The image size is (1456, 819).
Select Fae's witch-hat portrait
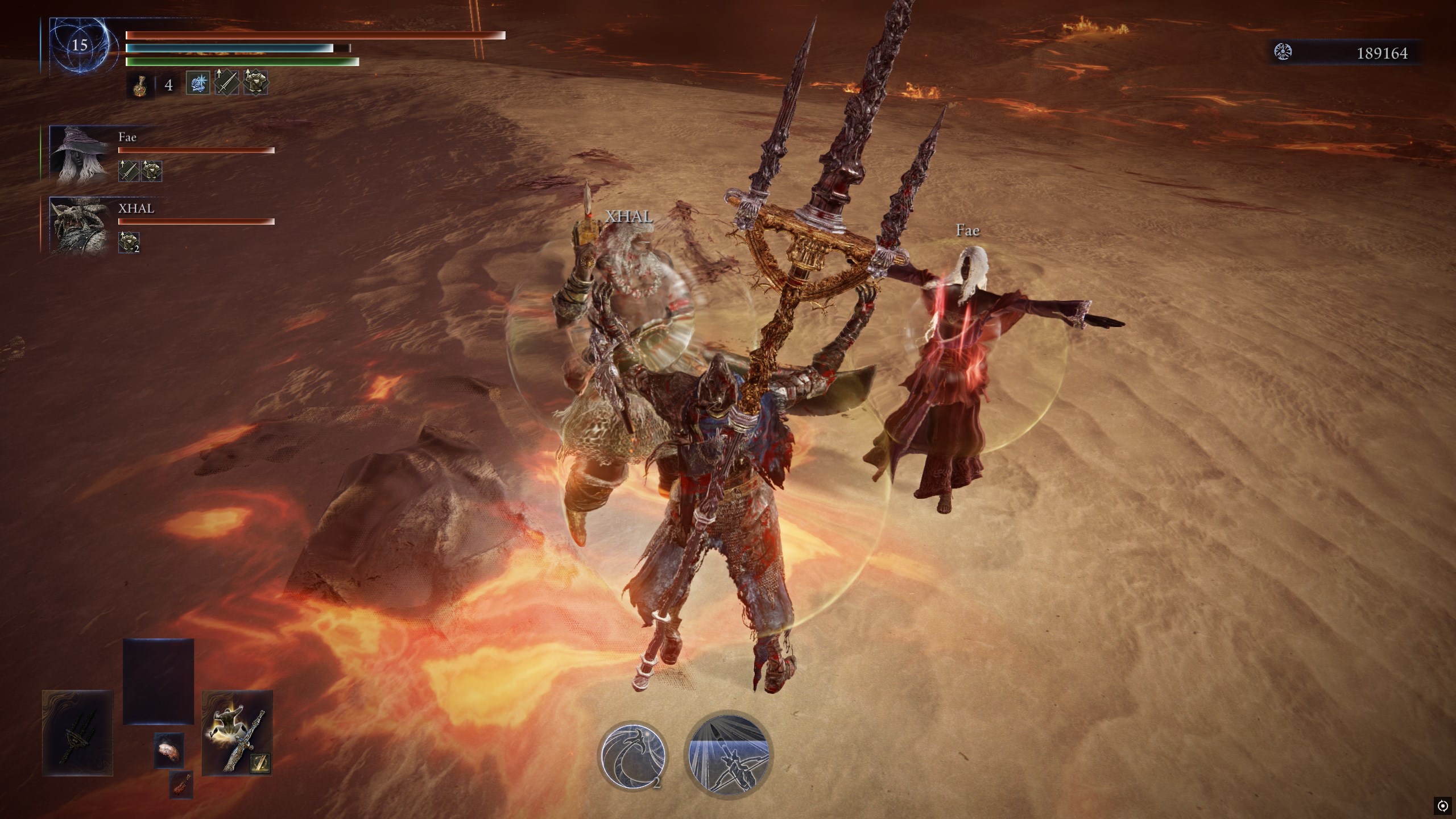(x=79, y=154)
